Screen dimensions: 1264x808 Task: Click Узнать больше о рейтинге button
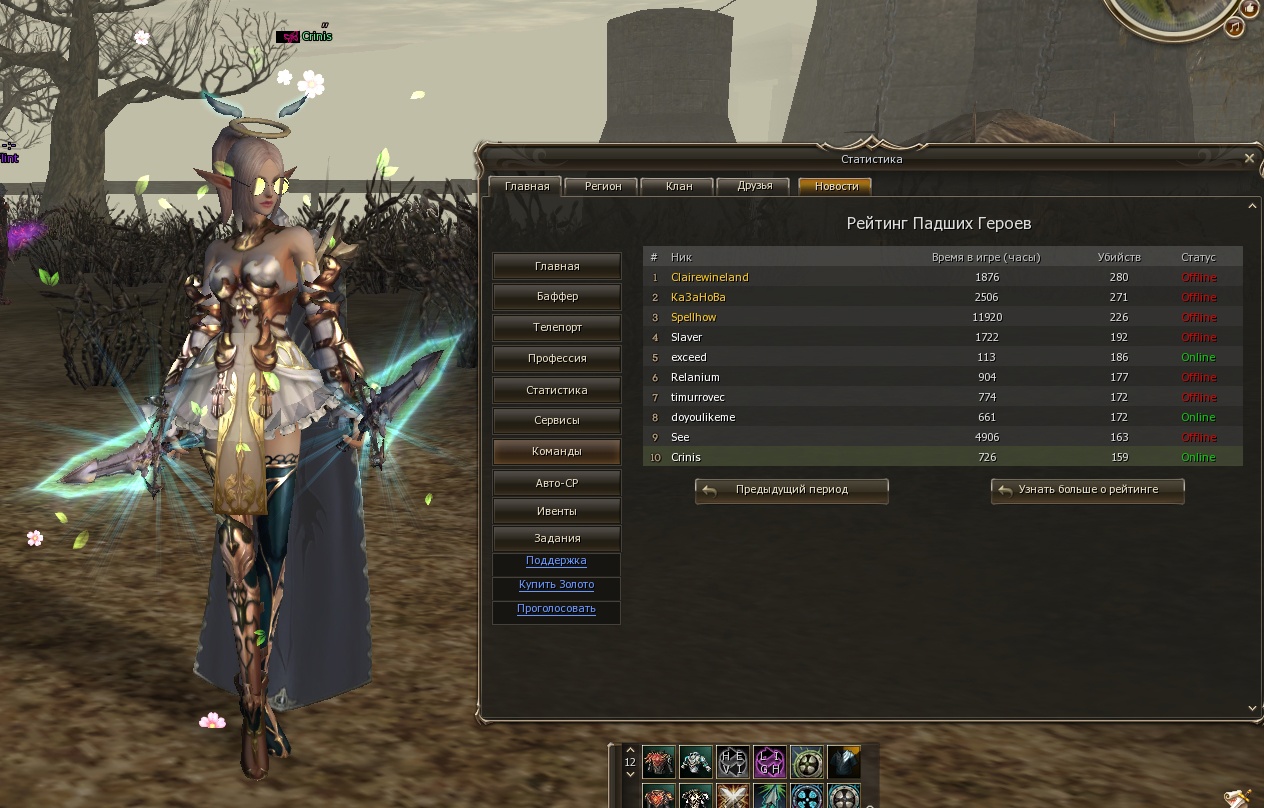pos(1088,490)
